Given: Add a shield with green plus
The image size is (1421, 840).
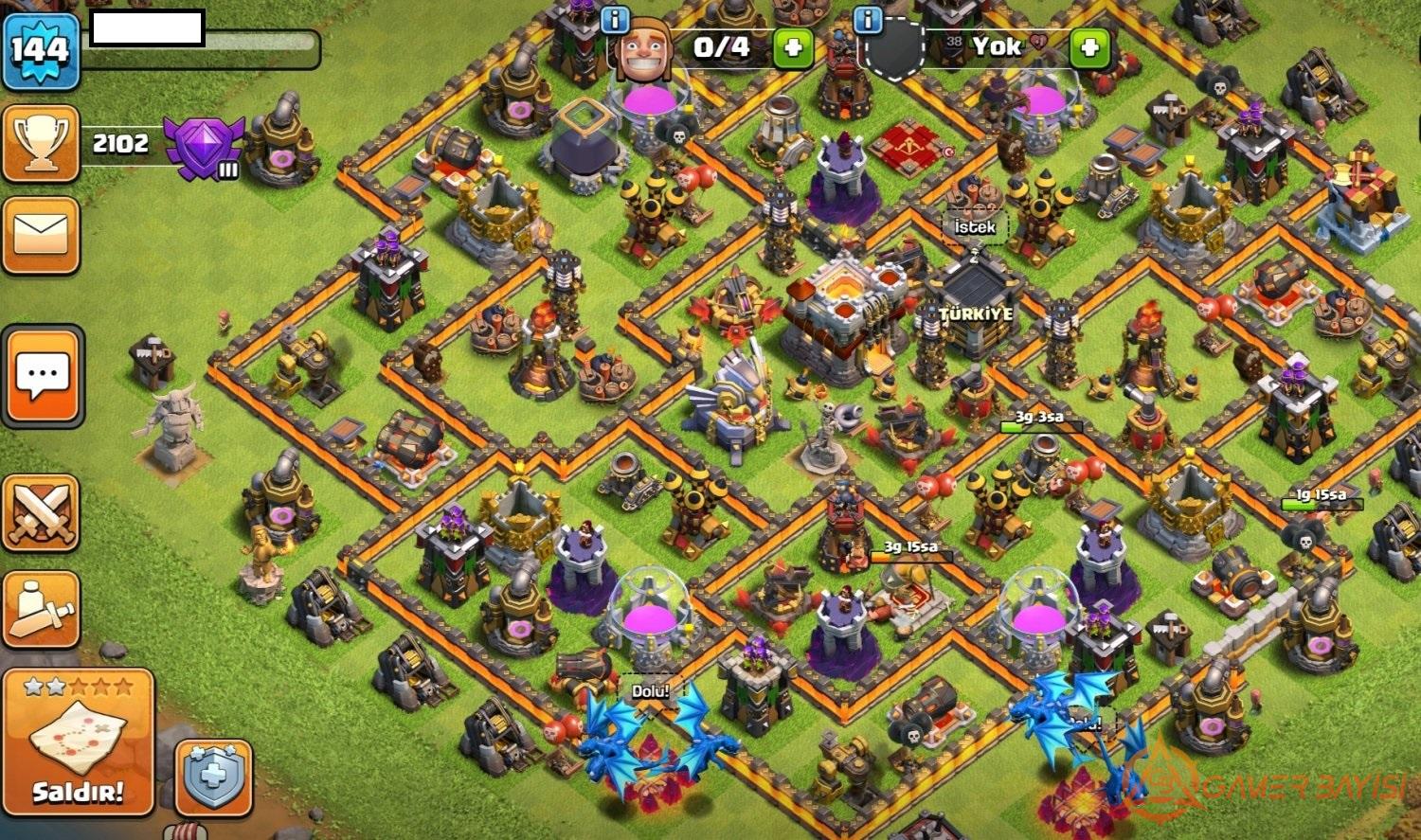Looking at the screenshot, I should point(1088,47).
